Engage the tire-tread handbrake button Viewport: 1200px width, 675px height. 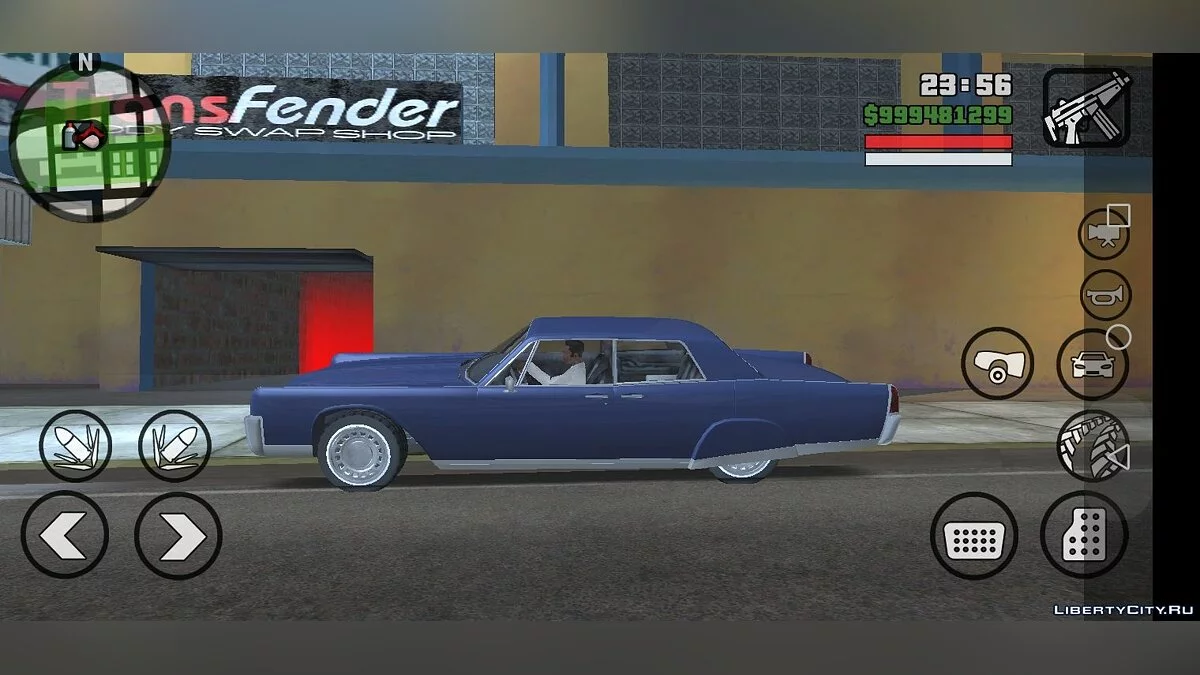click(x=1092, y=446)
